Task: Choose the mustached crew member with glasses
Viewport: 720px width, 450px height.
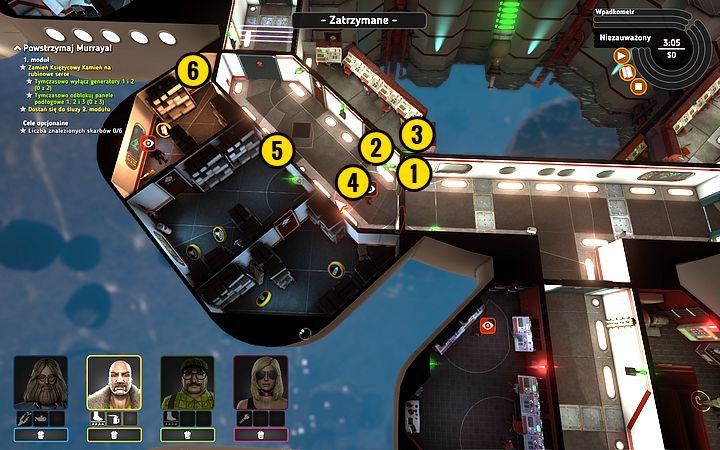Action: (187, 381)
